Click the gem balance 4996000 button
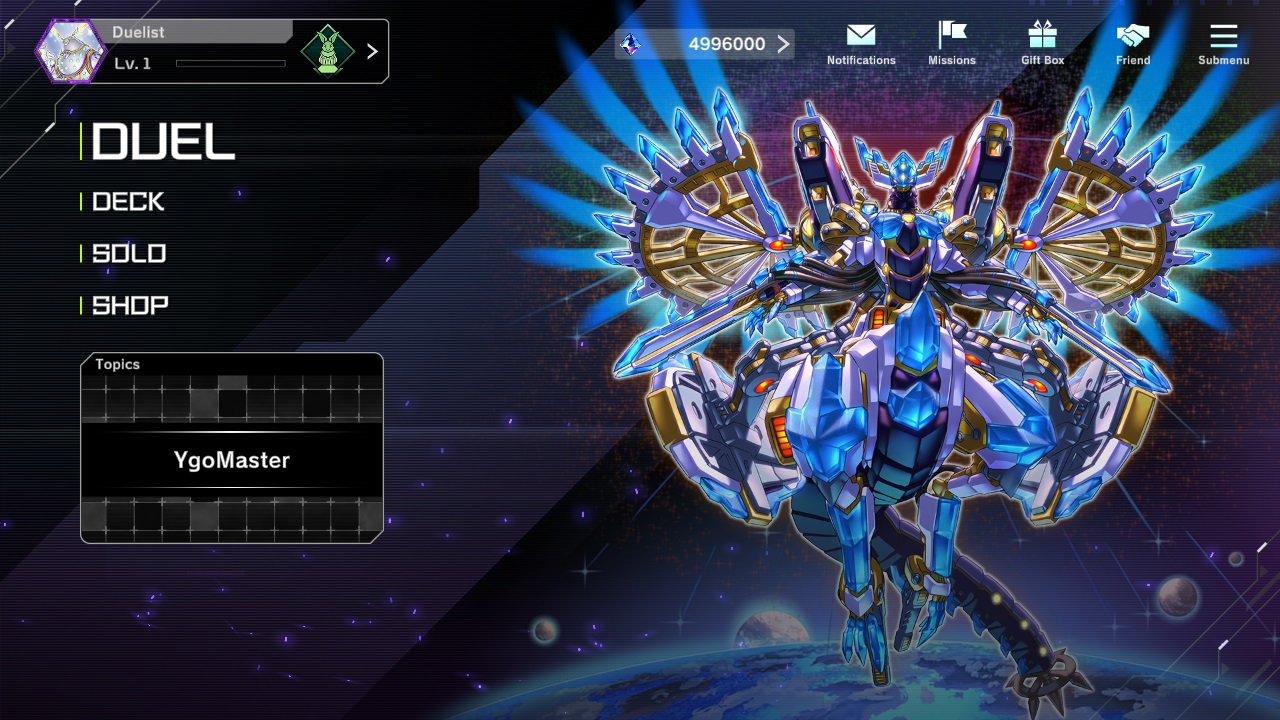 point(706,44)
